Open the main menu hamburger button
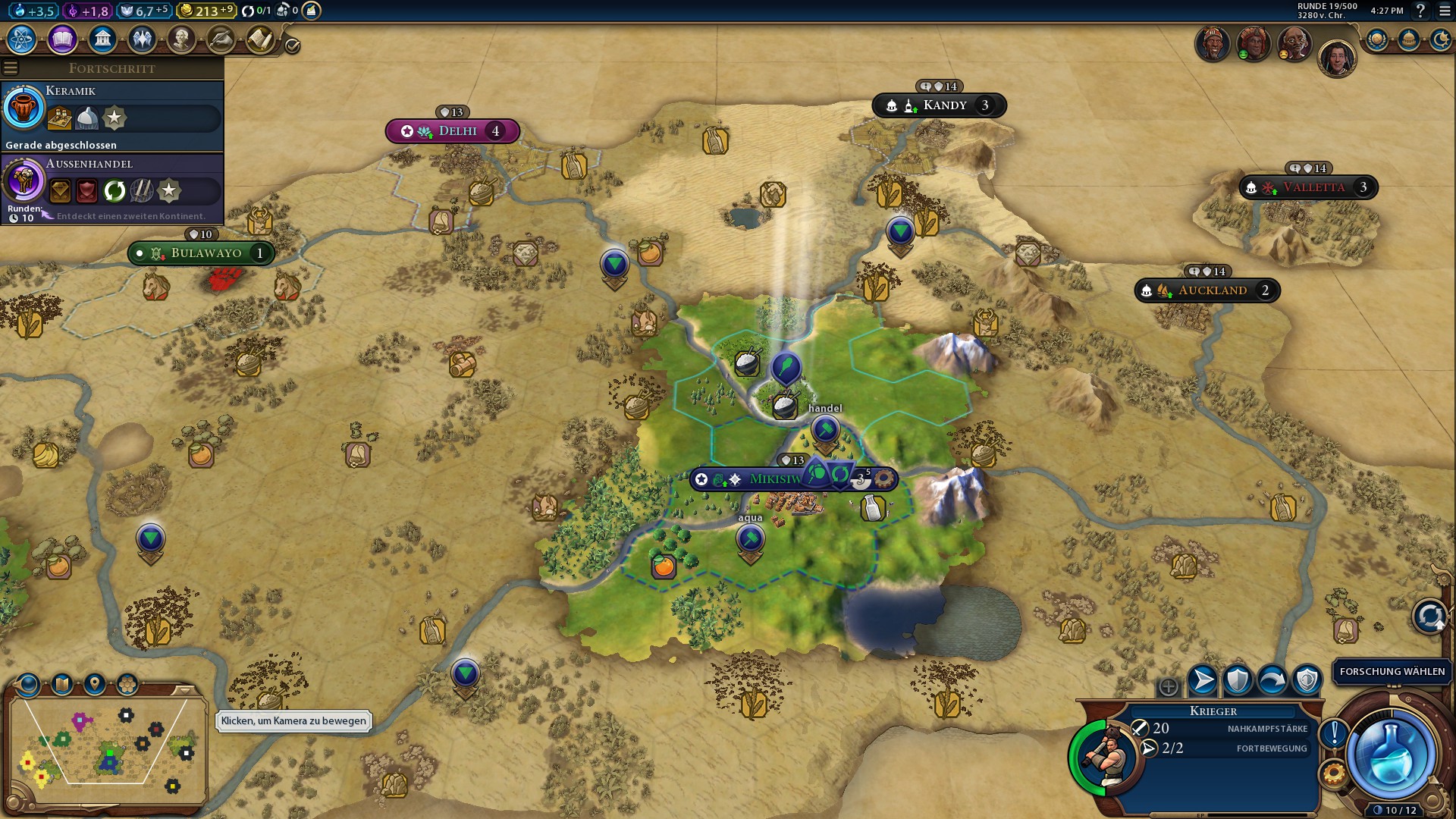 [1445, 11]
